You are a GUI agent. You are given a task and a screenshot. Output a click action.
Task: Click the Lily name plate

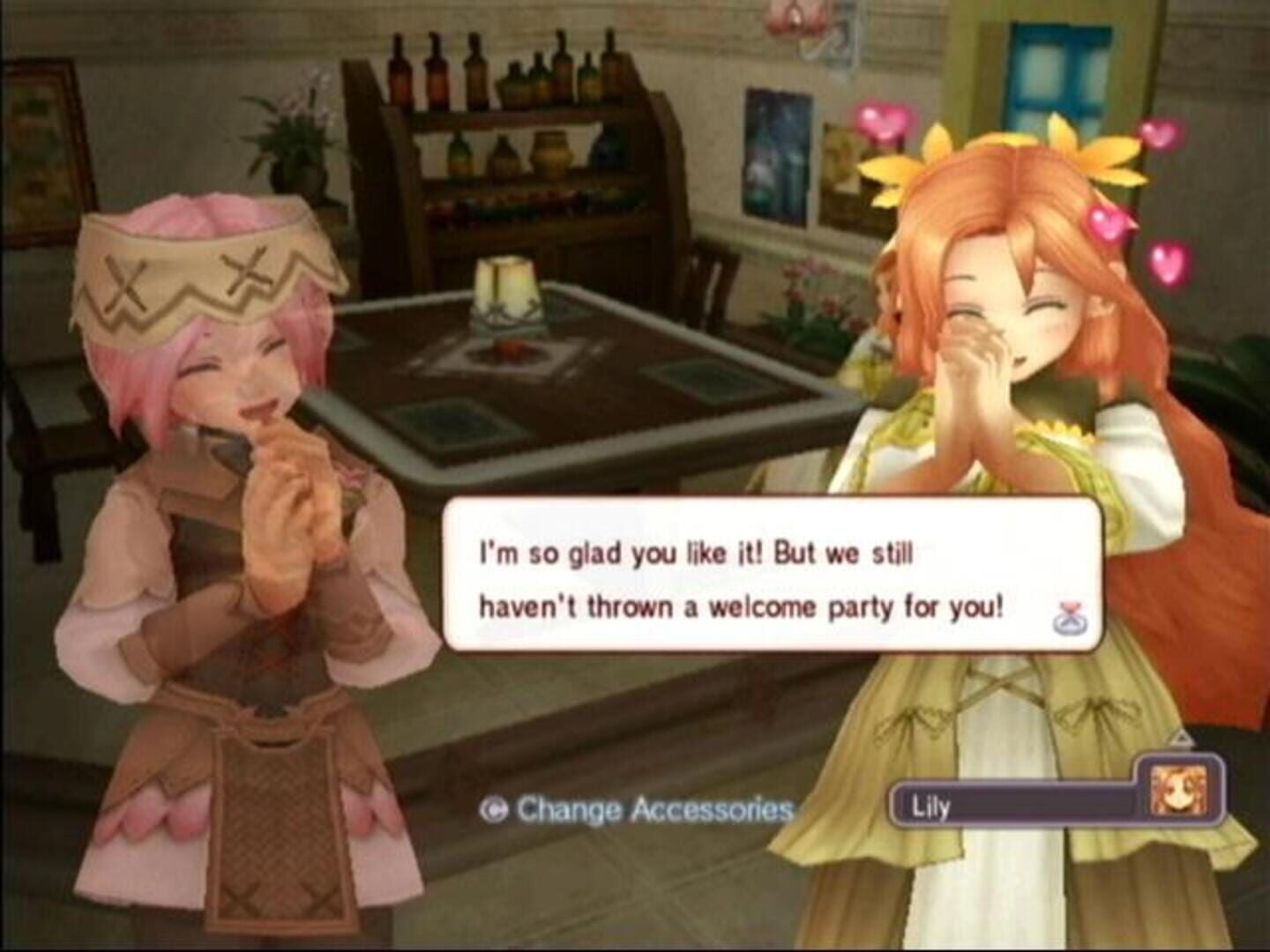[1014, 807]
